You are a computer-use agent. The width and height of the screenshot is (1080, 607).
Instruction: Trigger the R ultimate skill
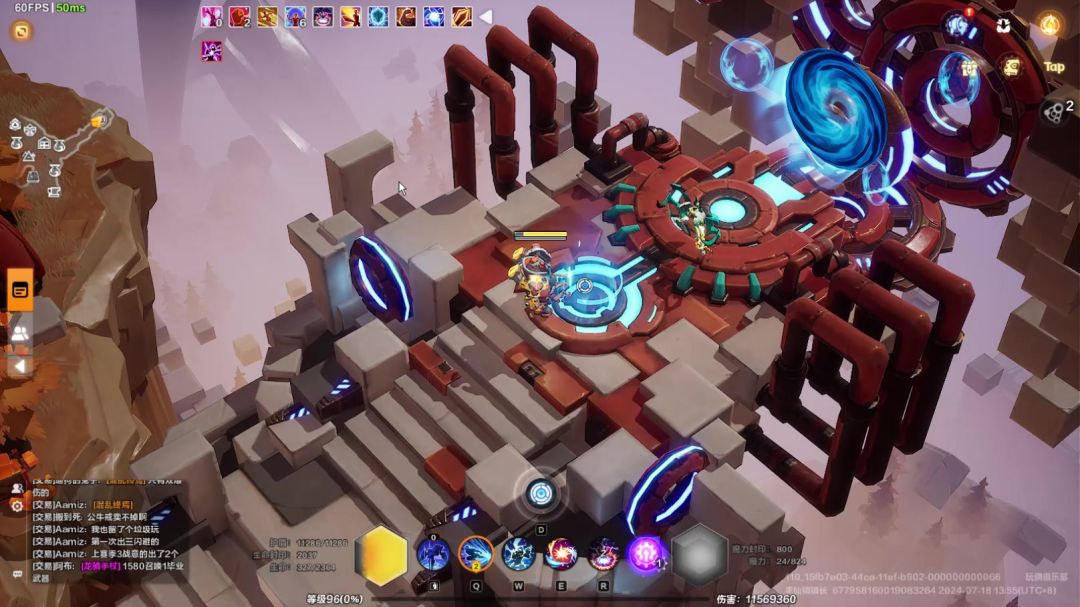coord(604,554)
